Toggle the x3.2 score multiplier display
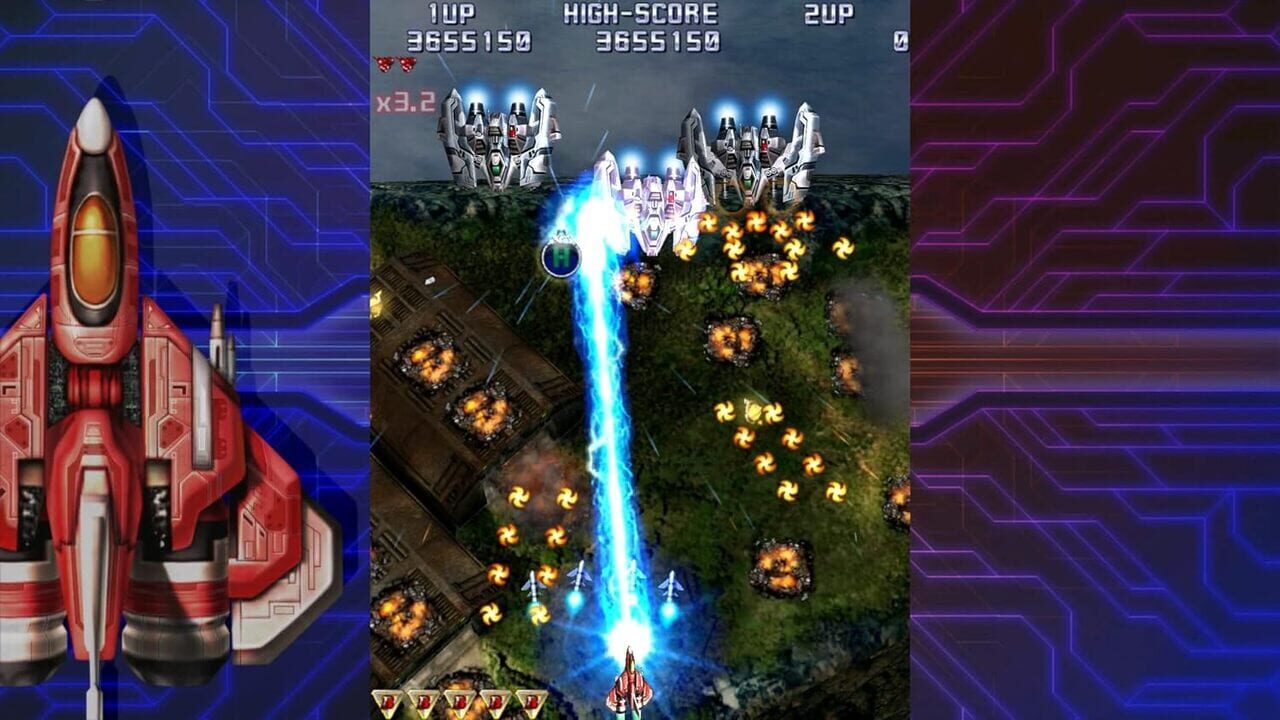The height and width of the screenshot is (720, 1280). tap(404, 100)
